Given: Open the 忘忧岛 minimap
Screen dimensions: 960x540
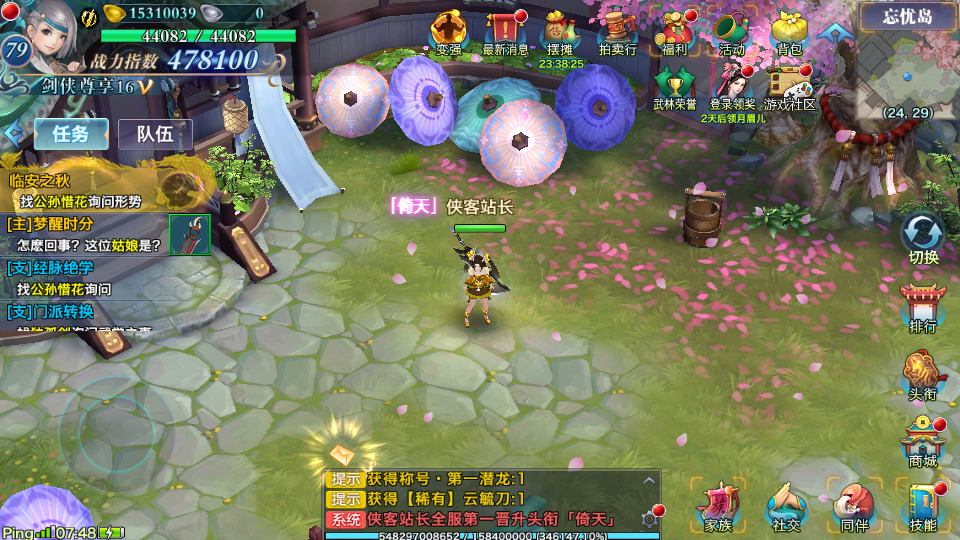Looking at the screenshot, I should 907,70.
